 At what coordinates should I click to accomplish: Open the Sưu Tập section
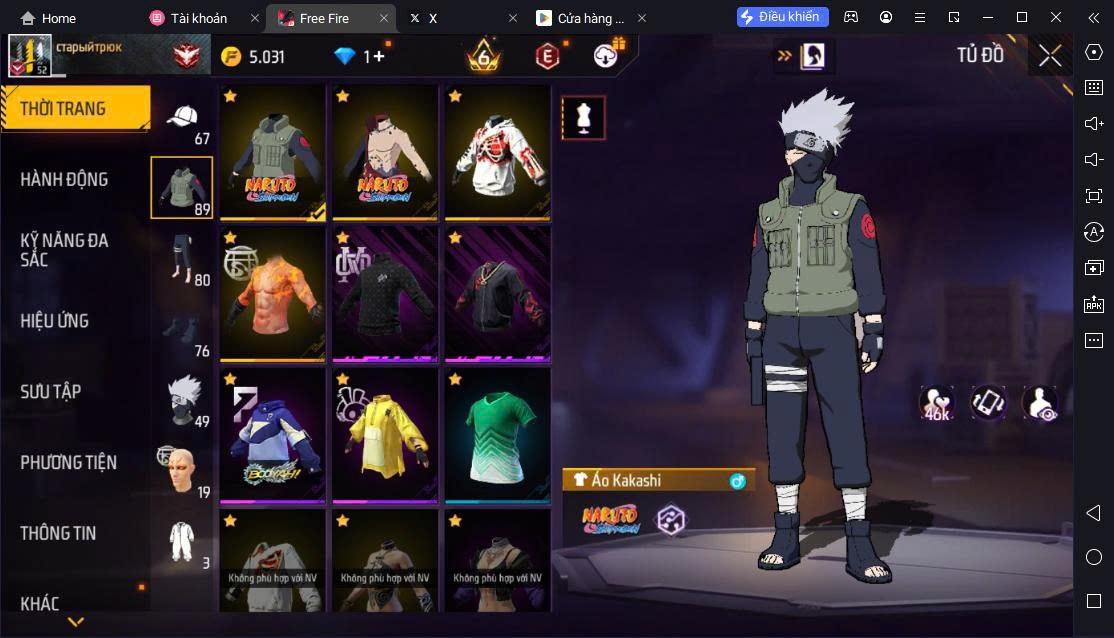click(x=51, y=392)
